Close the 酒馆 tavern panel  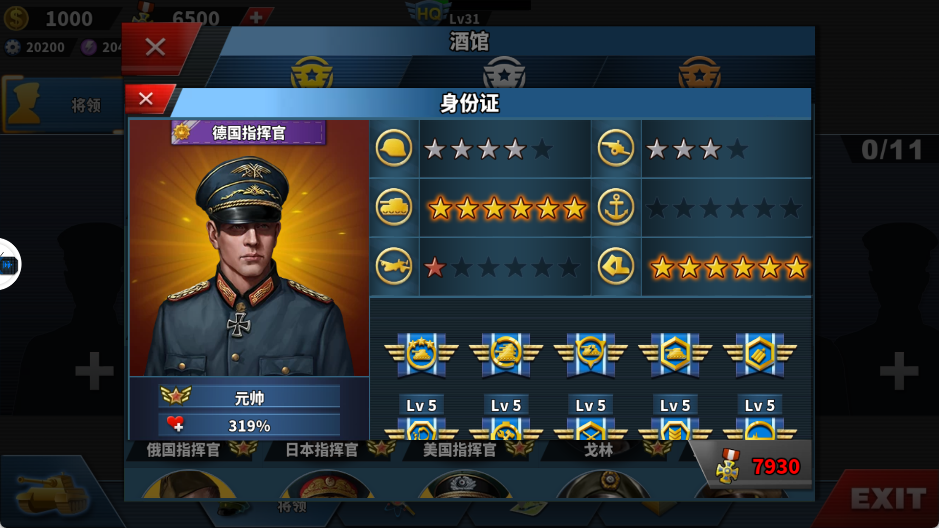pyautogui.click(x=155, y=46)
